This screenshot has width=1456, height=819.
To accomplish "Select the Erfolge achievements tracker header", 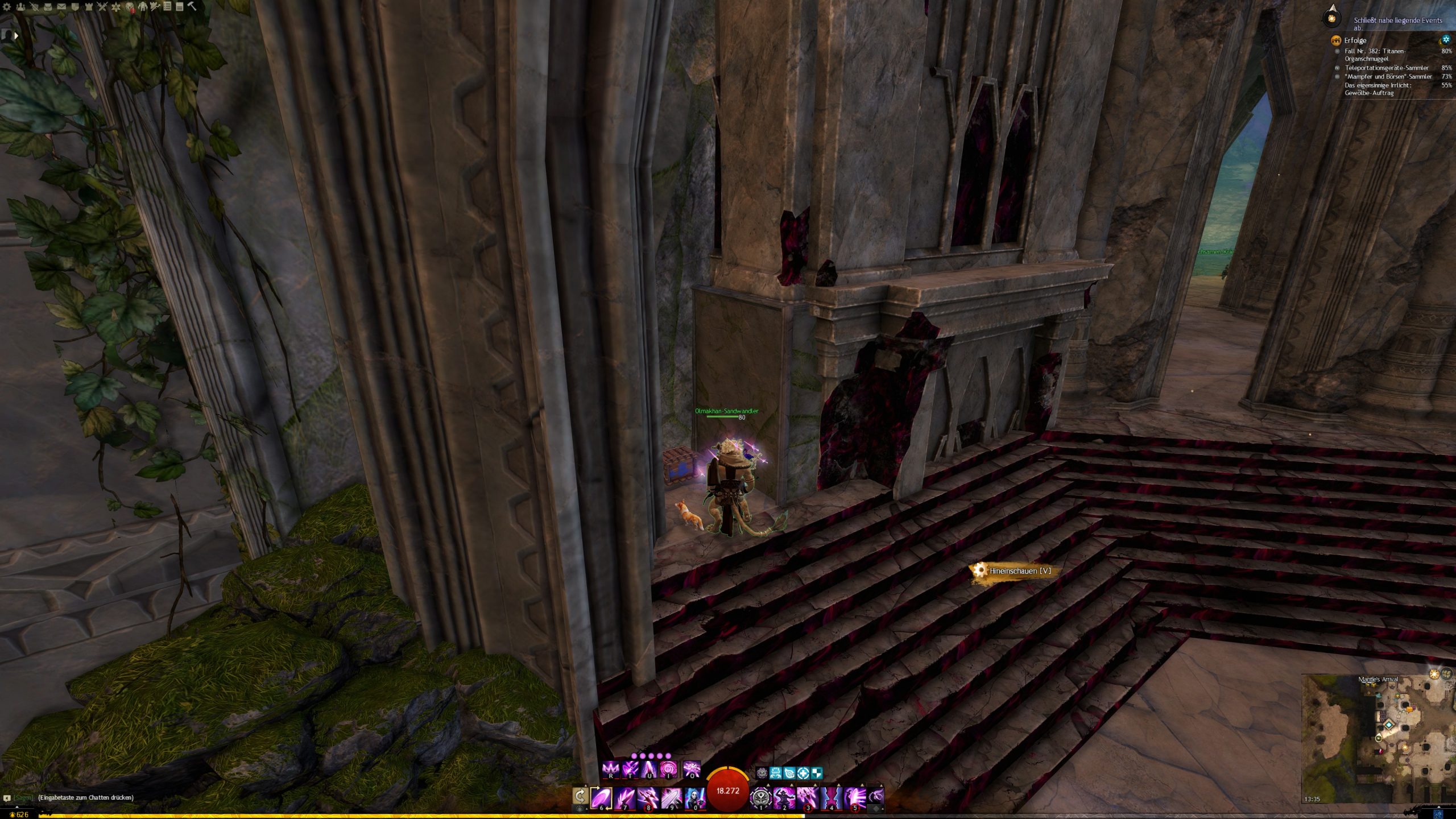I will click(x=1355, y=40).
